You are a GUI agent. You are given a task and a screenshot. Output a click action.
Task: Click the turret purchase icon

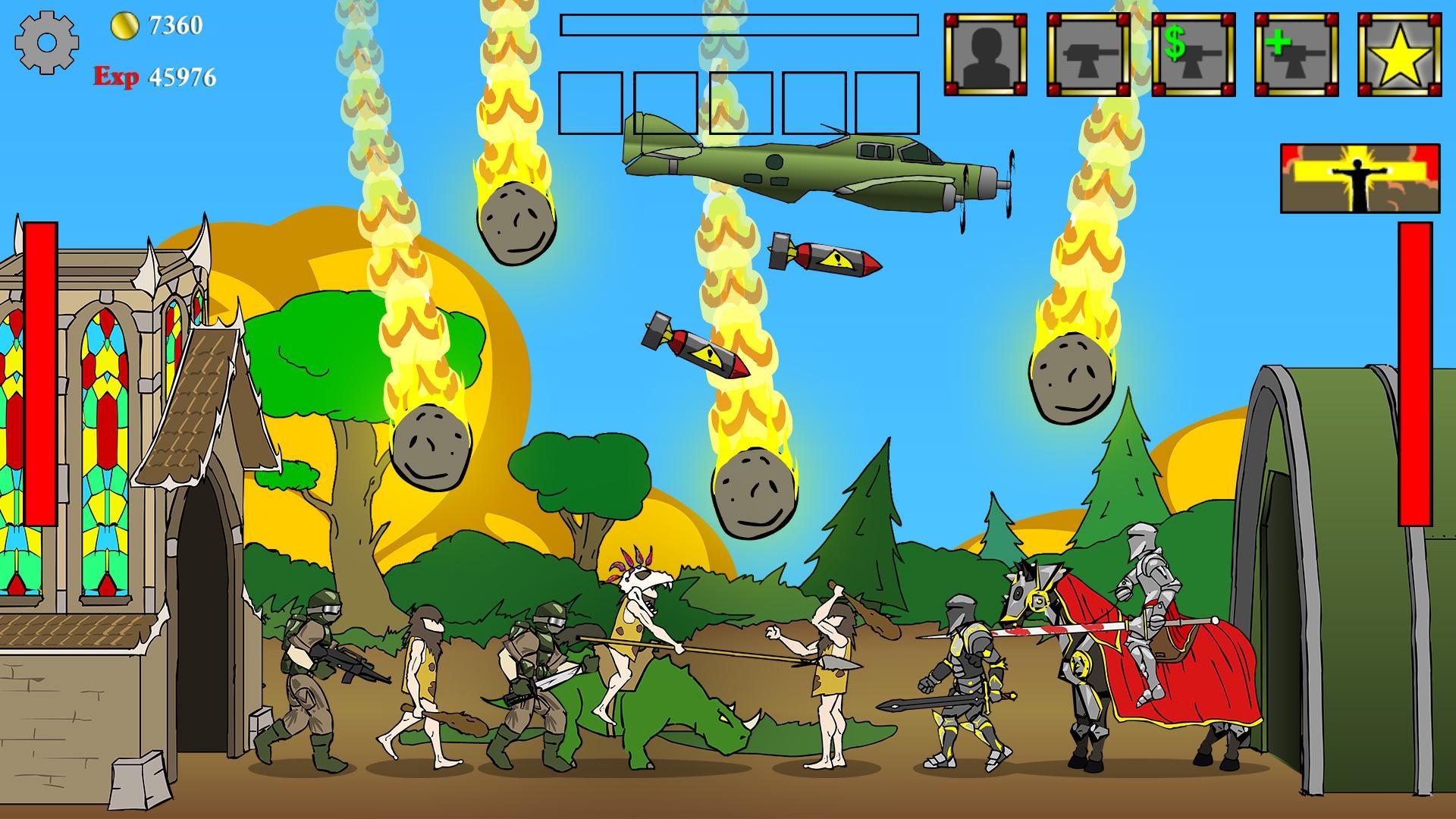coord(1087,53)
